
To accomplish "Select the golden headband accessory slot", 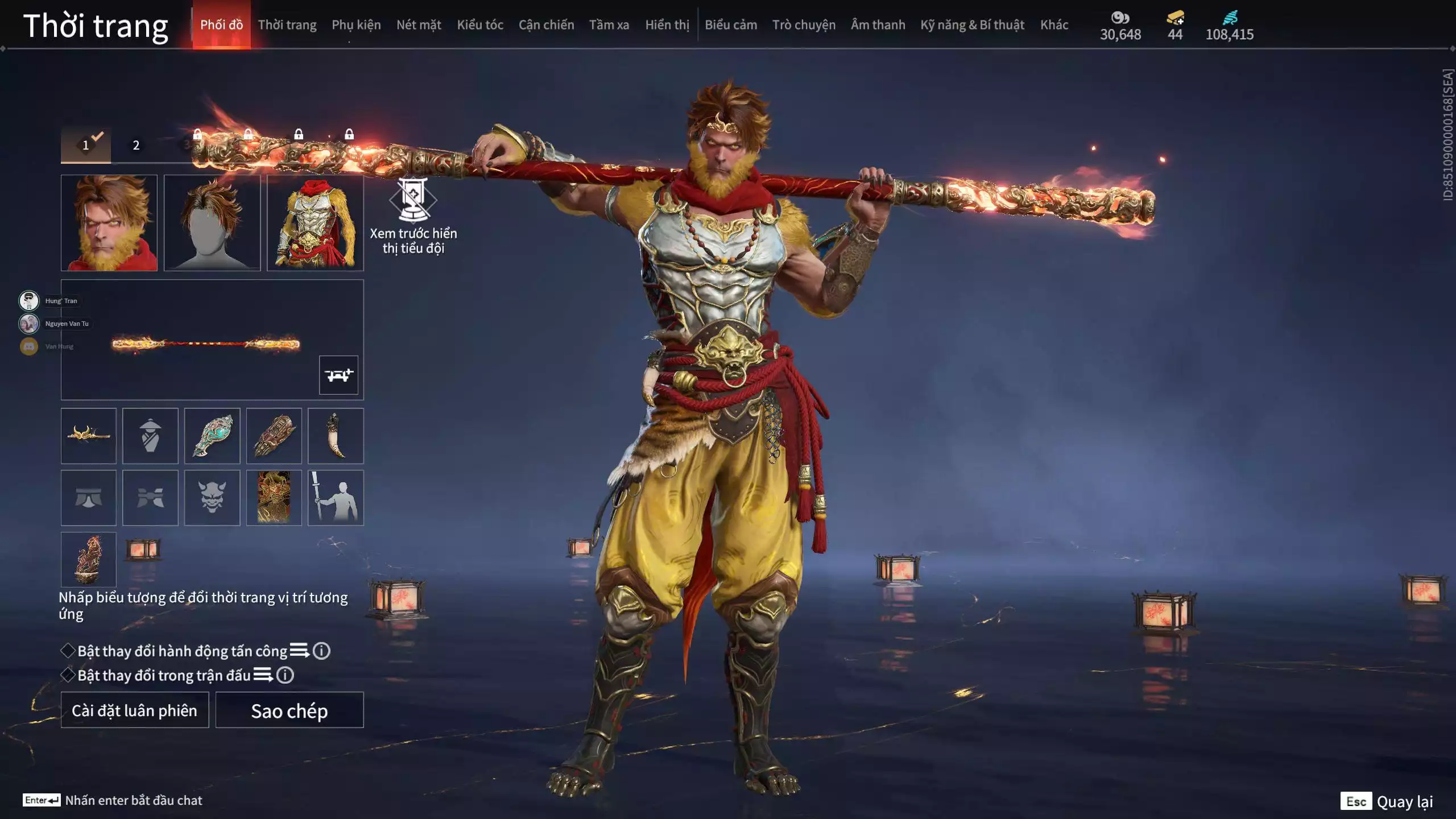I will pos(89,436).
